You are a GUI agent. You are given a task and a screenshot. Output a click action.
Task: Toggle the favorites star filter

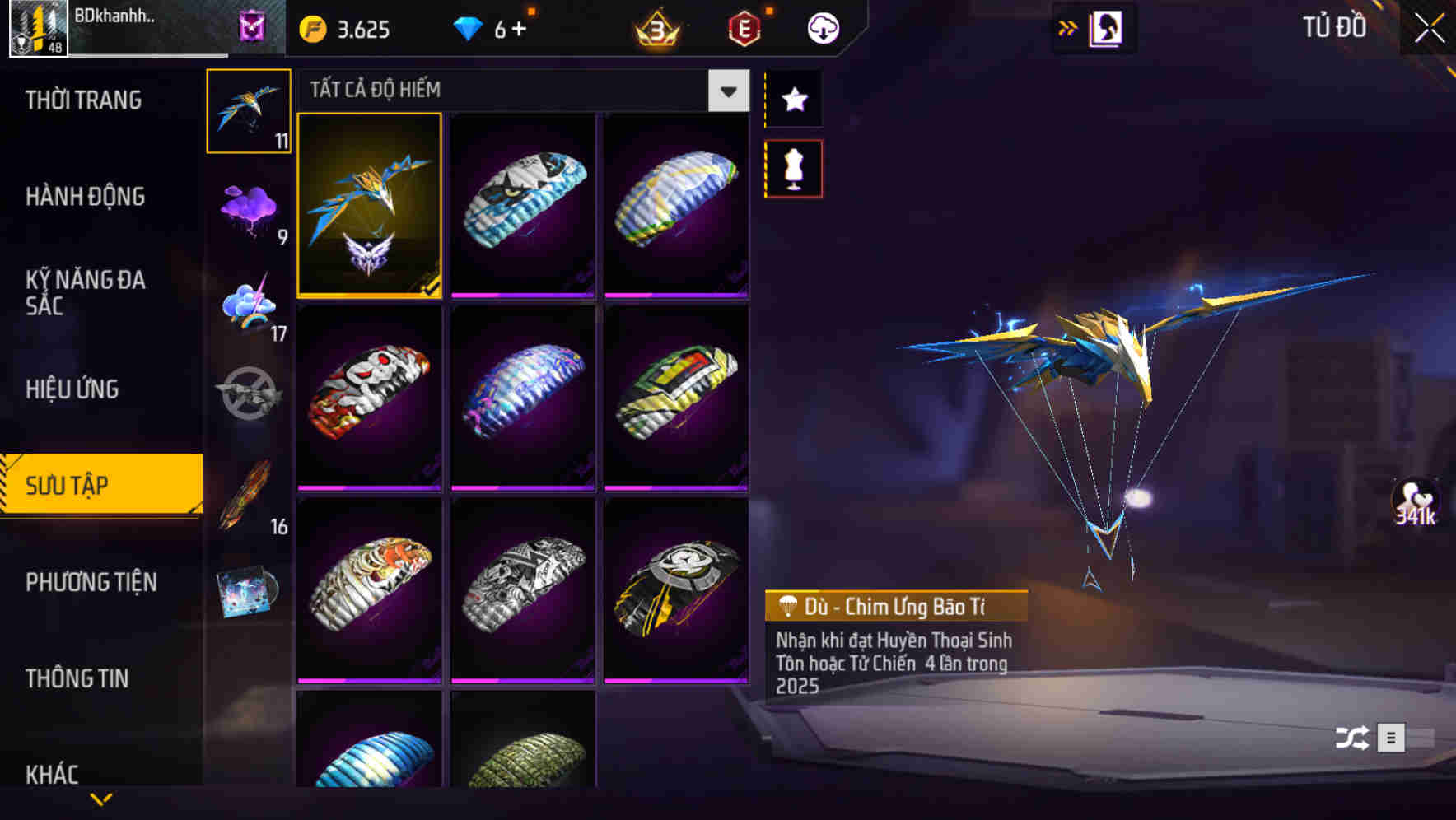[x=793, y=100]
